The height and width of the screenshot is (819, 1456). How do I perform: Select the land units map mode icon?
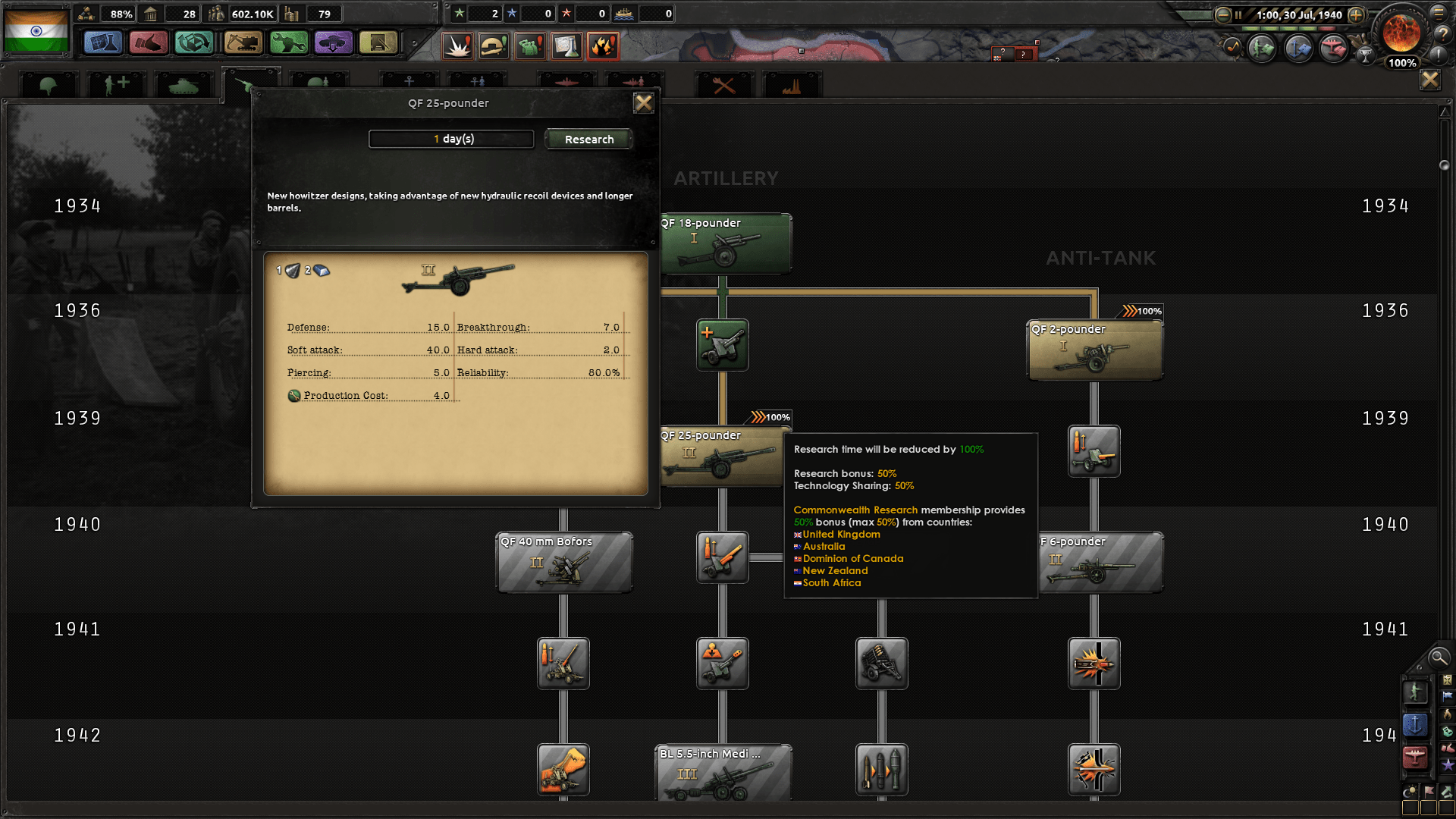coord(1416,693)
